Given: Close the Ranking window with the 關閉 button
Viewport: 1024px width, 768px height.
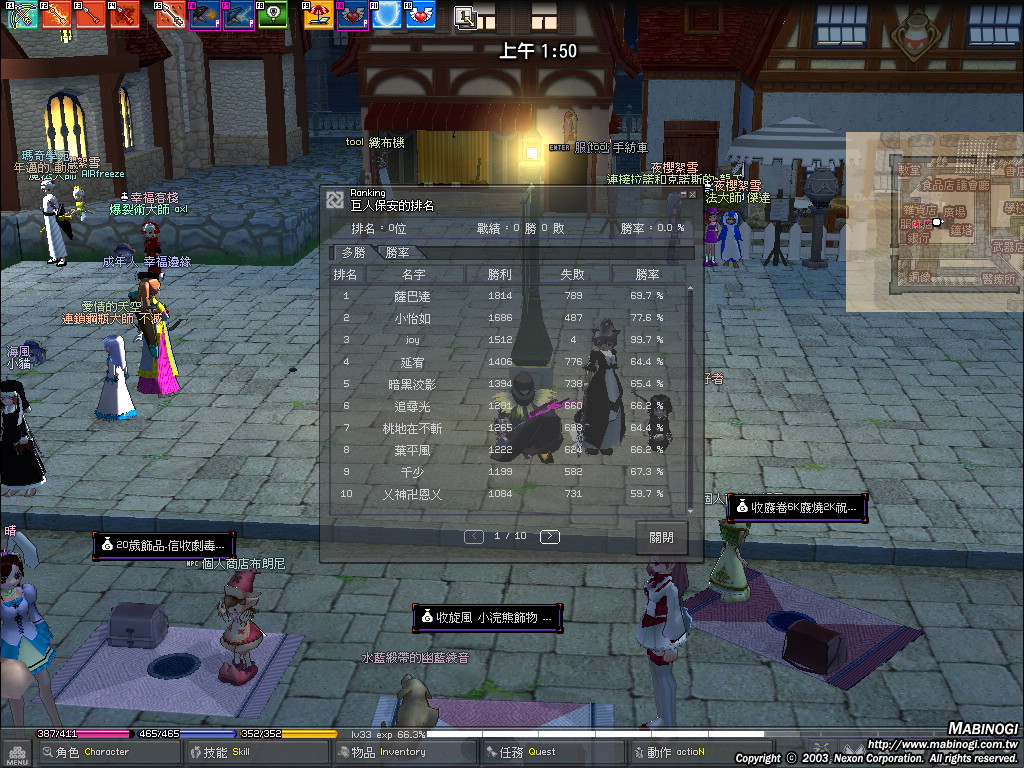Looking at the screenshot, I should click(661, 537).
